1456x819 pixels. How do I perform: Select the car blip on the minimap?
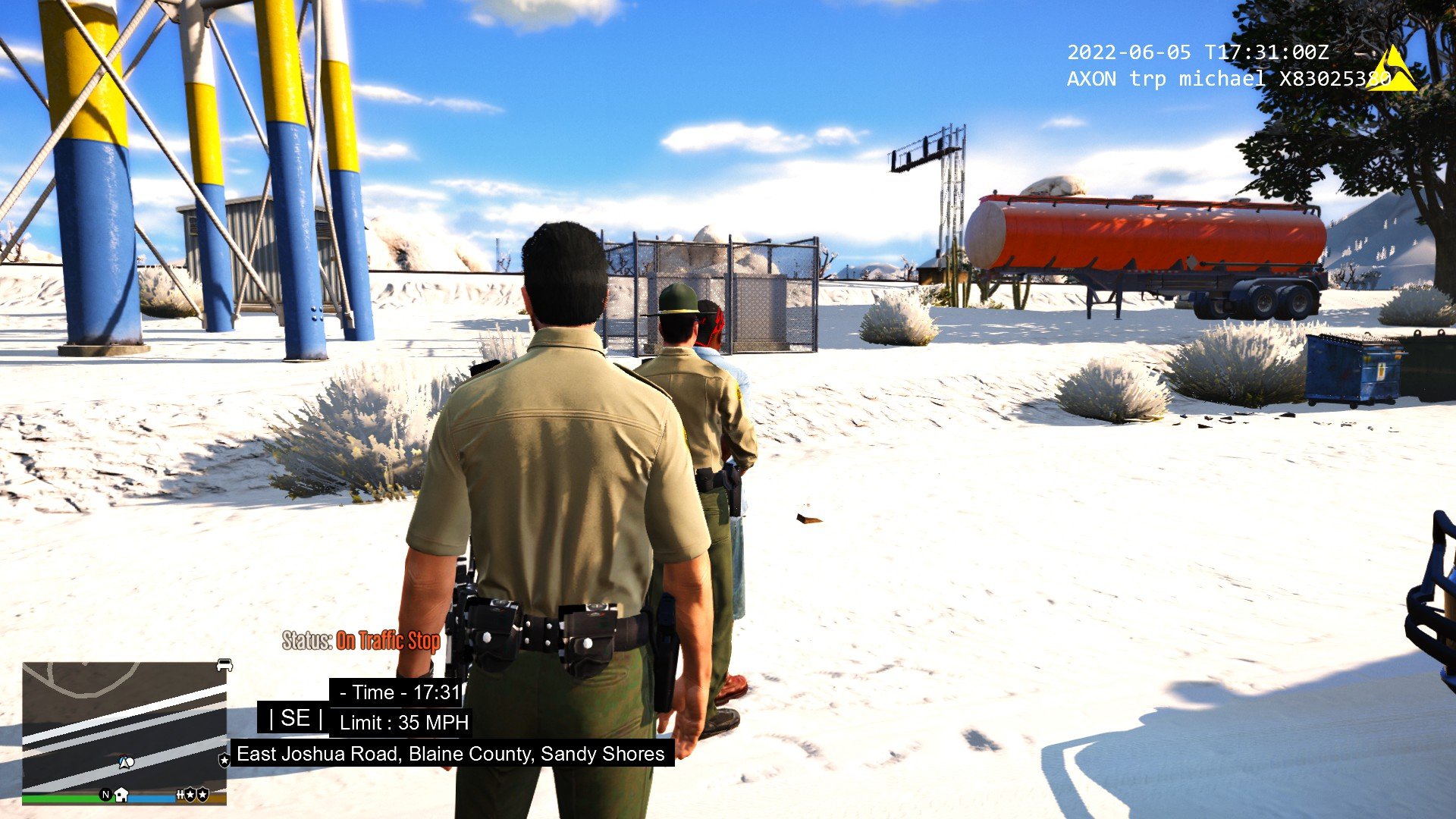224,665
